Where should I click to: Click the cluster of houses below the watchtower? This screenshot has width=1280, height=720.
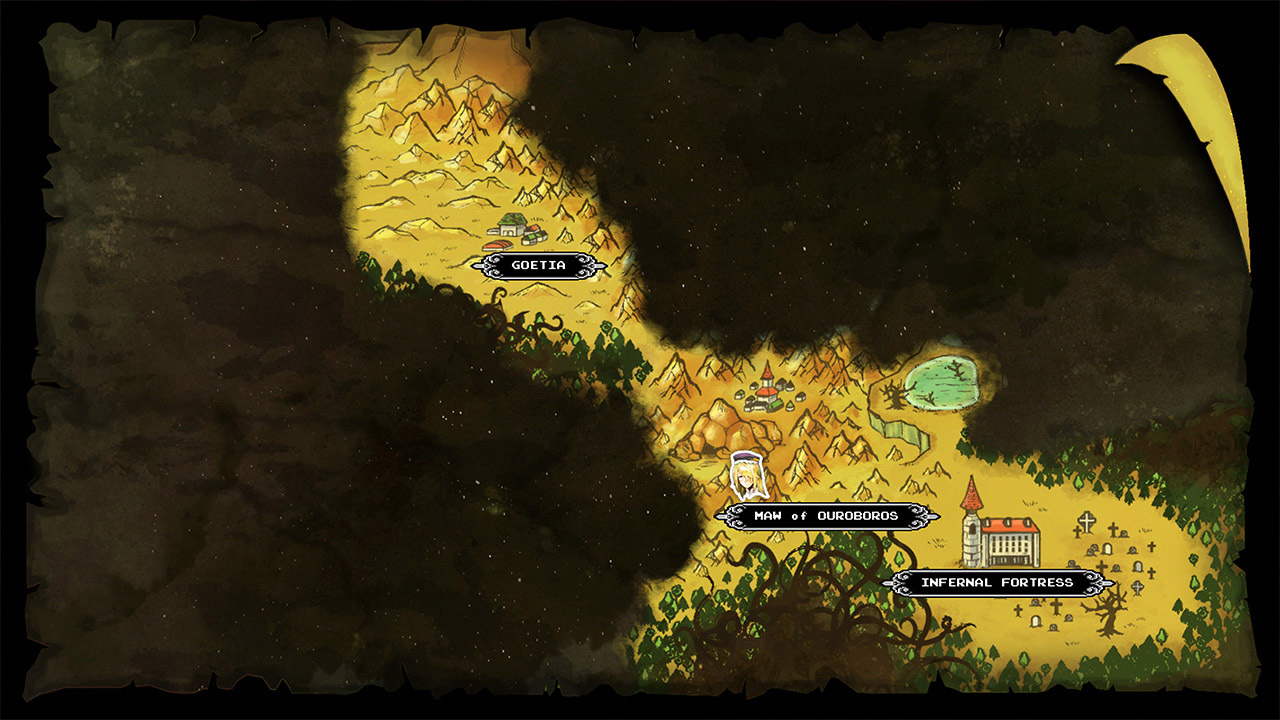(x=758, y=405)
